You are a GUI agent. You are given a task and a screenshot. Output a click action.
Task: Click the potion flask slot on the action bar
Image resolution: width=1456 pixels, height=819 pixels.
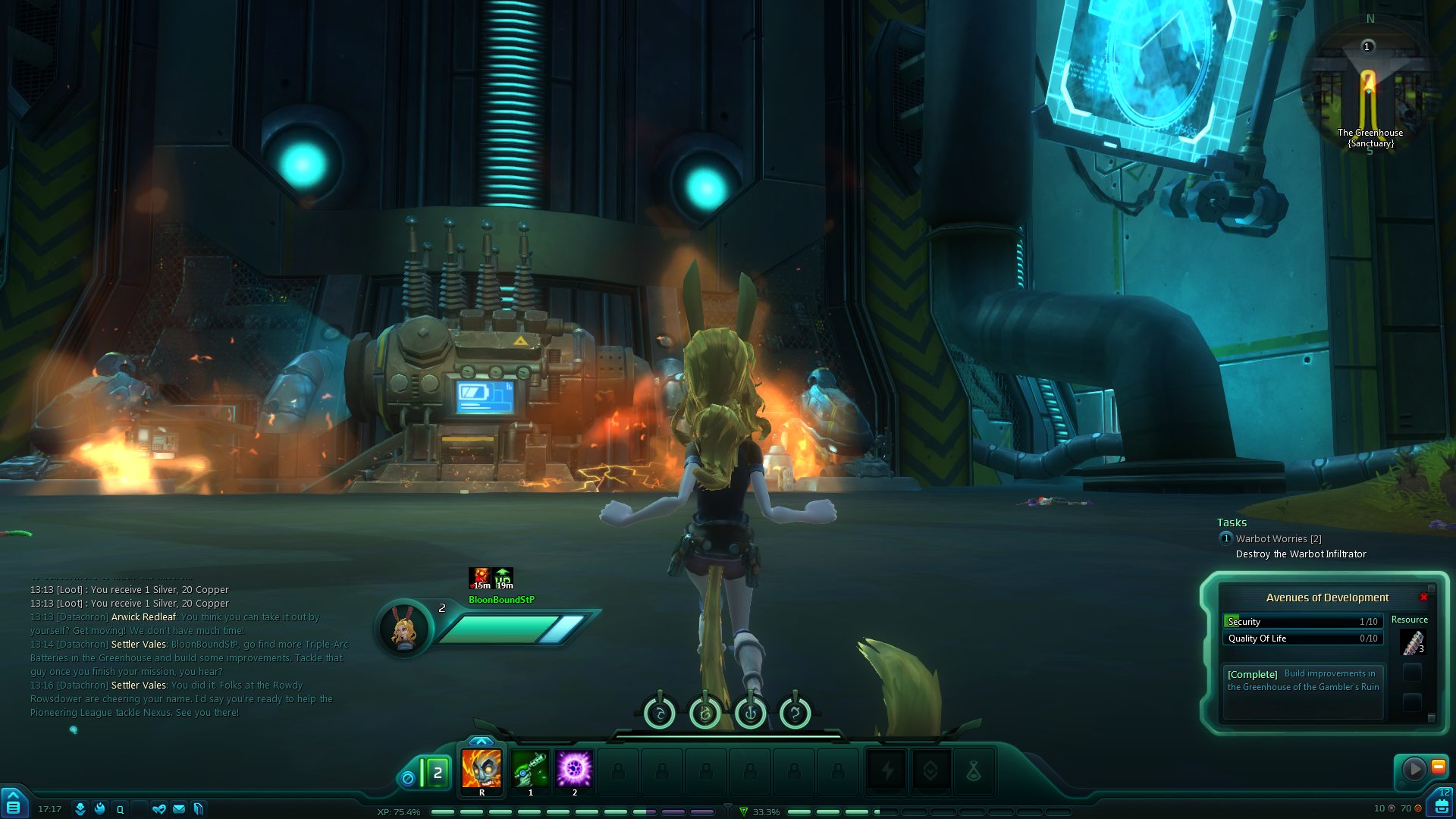[974, 771]
